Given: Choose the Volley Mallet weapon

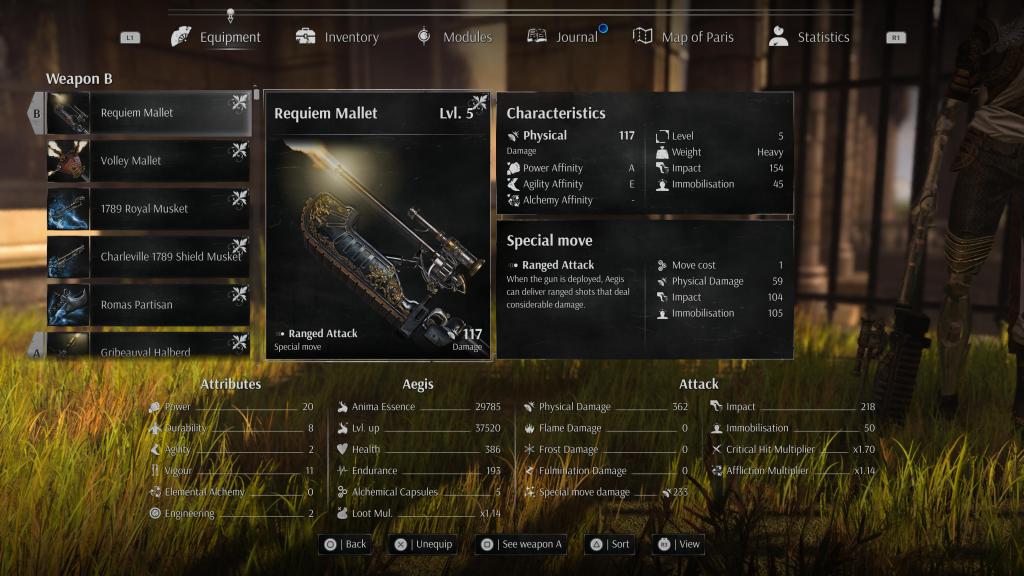Looking at the screenshot, I should pos(148,161).
